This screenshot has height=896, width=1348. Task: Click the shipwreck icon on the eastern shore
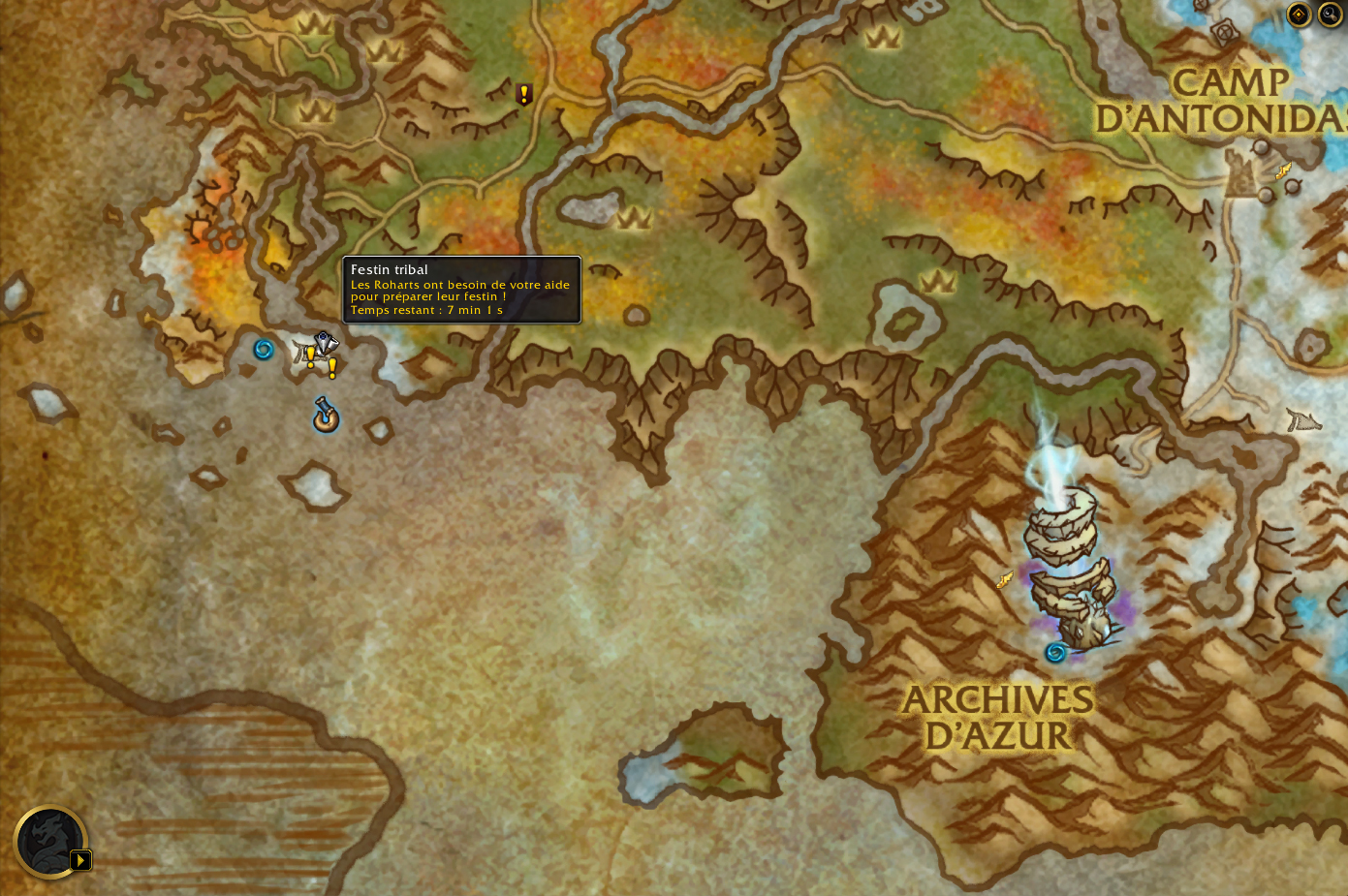point(1303,420)
